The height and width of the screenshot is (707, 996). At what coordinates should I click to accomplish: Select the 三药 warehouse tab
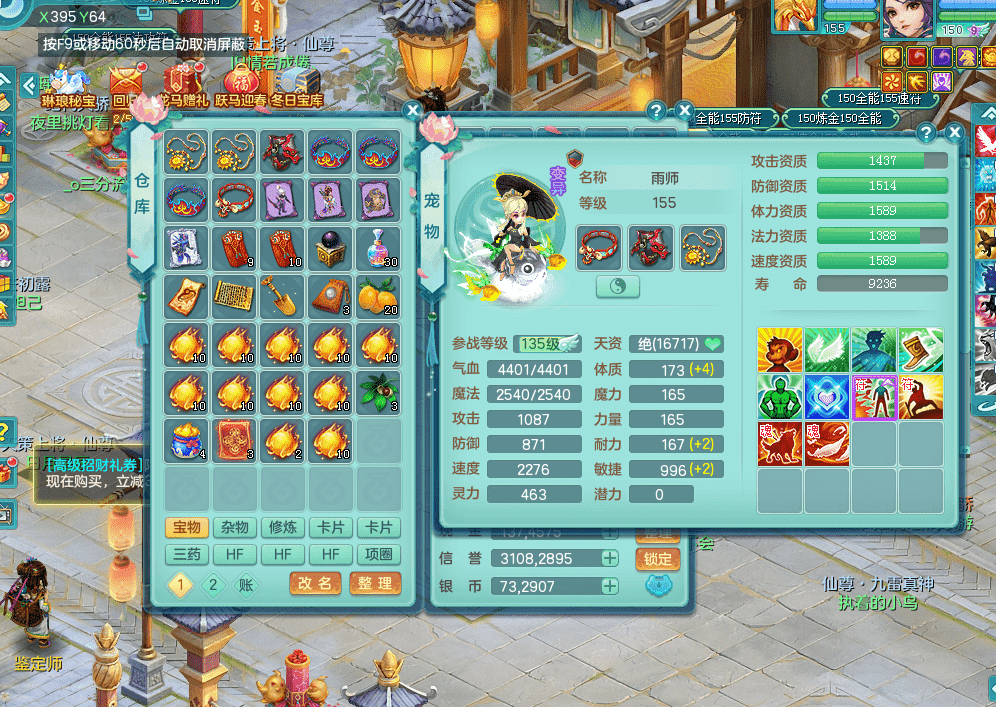point(187,554)
